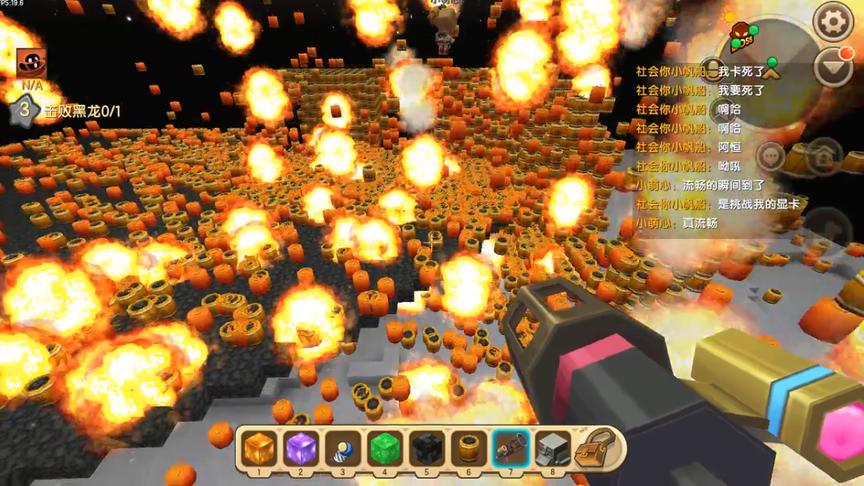This screenshot has height=486, width=864.
Task: Open the gear settings menu
Action: [x=832, y=21]
